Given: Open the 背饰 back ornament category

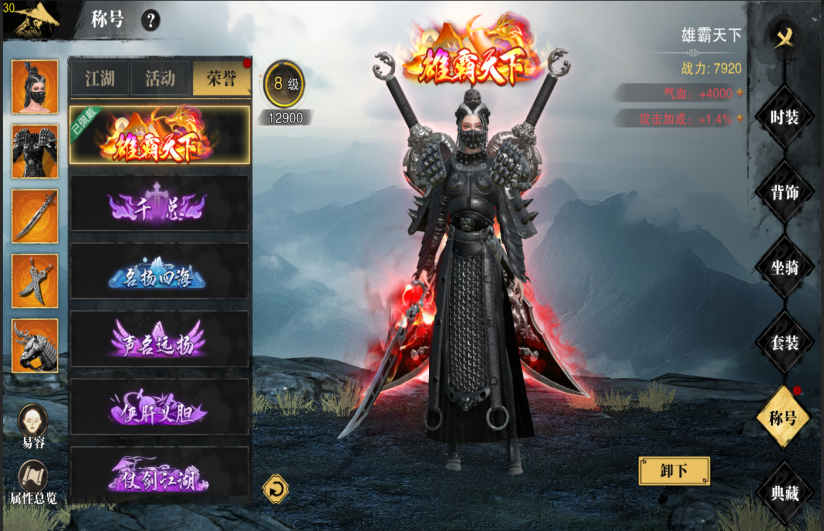Looking at the screenshot, I should [784, 193].
